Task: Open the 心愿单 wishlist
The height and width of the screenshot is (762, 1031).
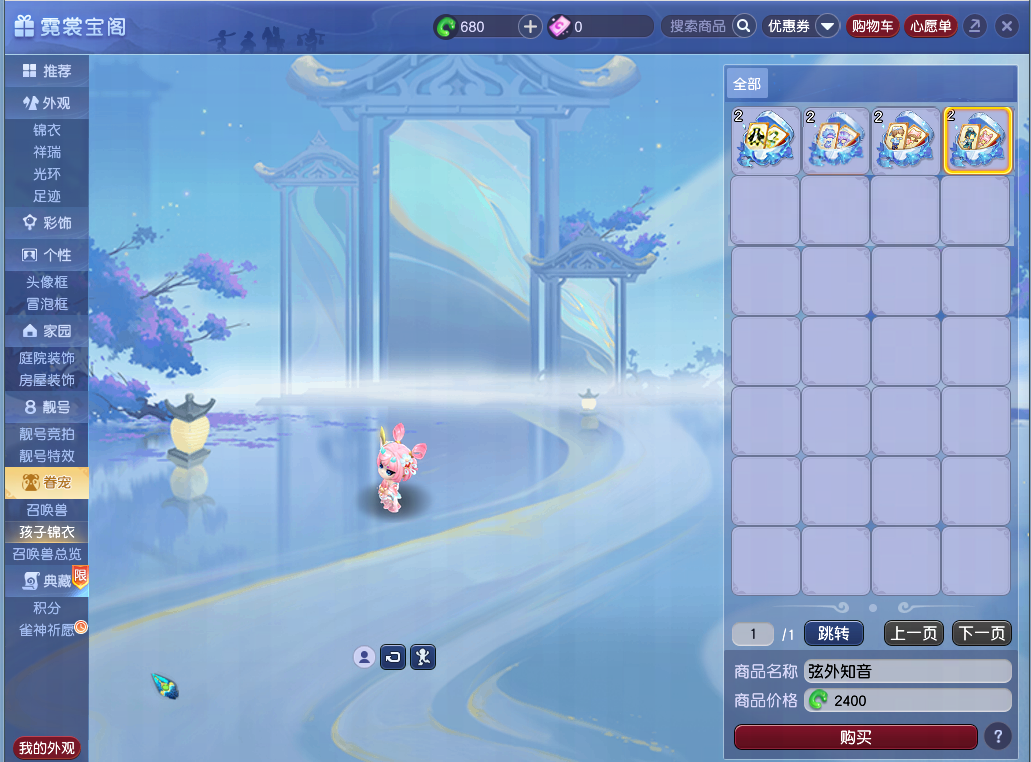Action: point(930,26)
